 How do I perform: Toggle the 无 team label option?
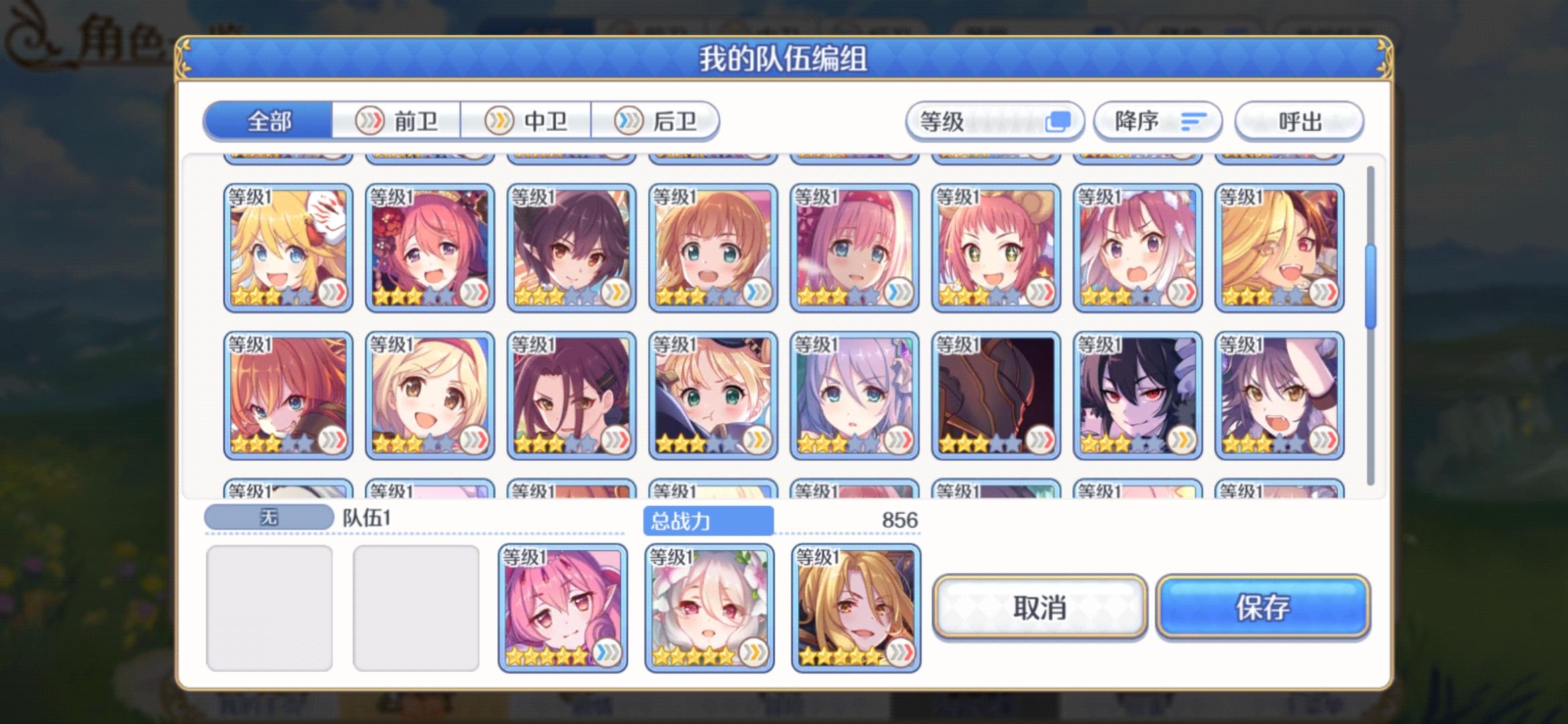click(268, 516)
